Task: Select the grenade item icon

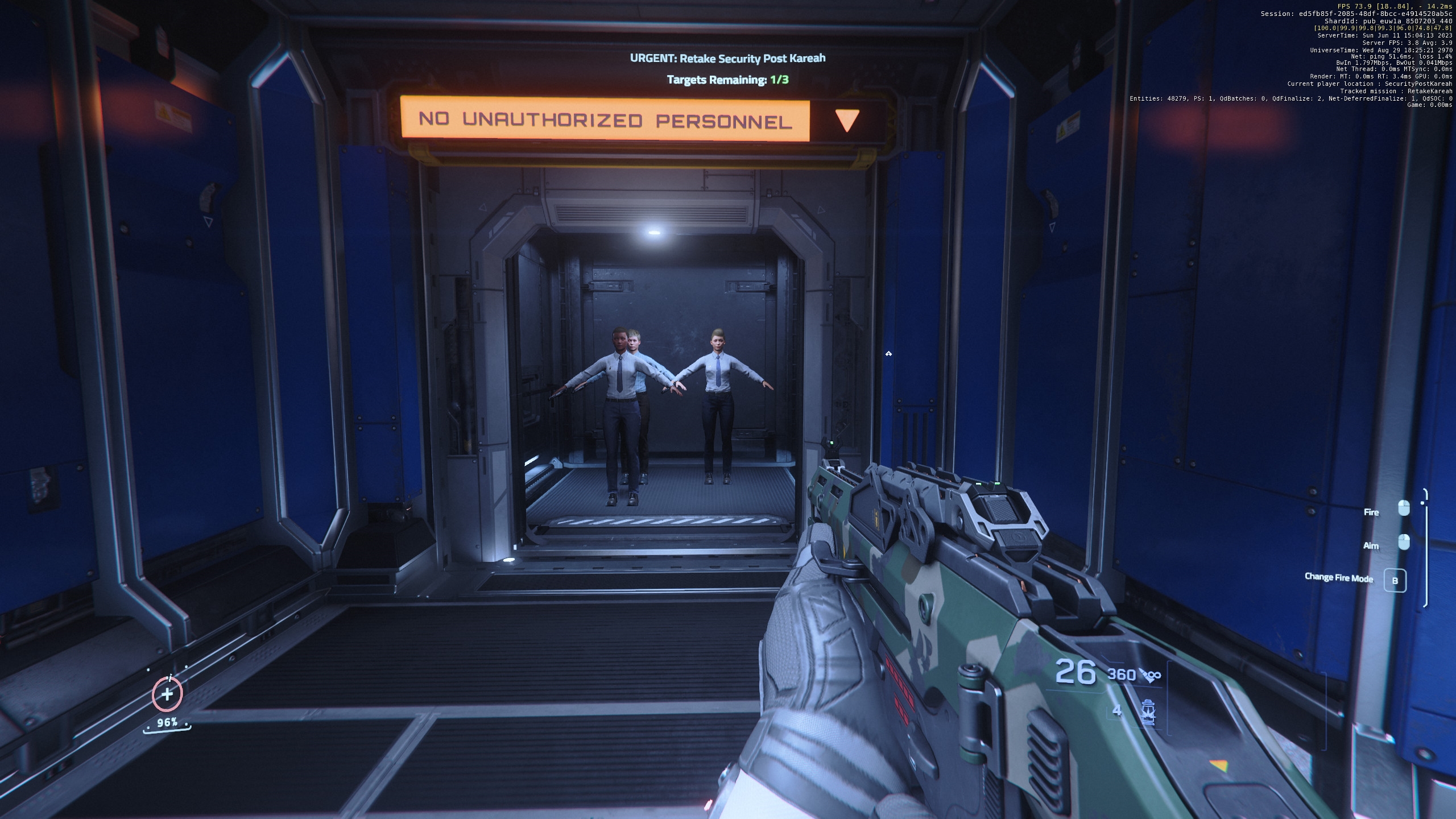Action: (x=1148, y=712)
